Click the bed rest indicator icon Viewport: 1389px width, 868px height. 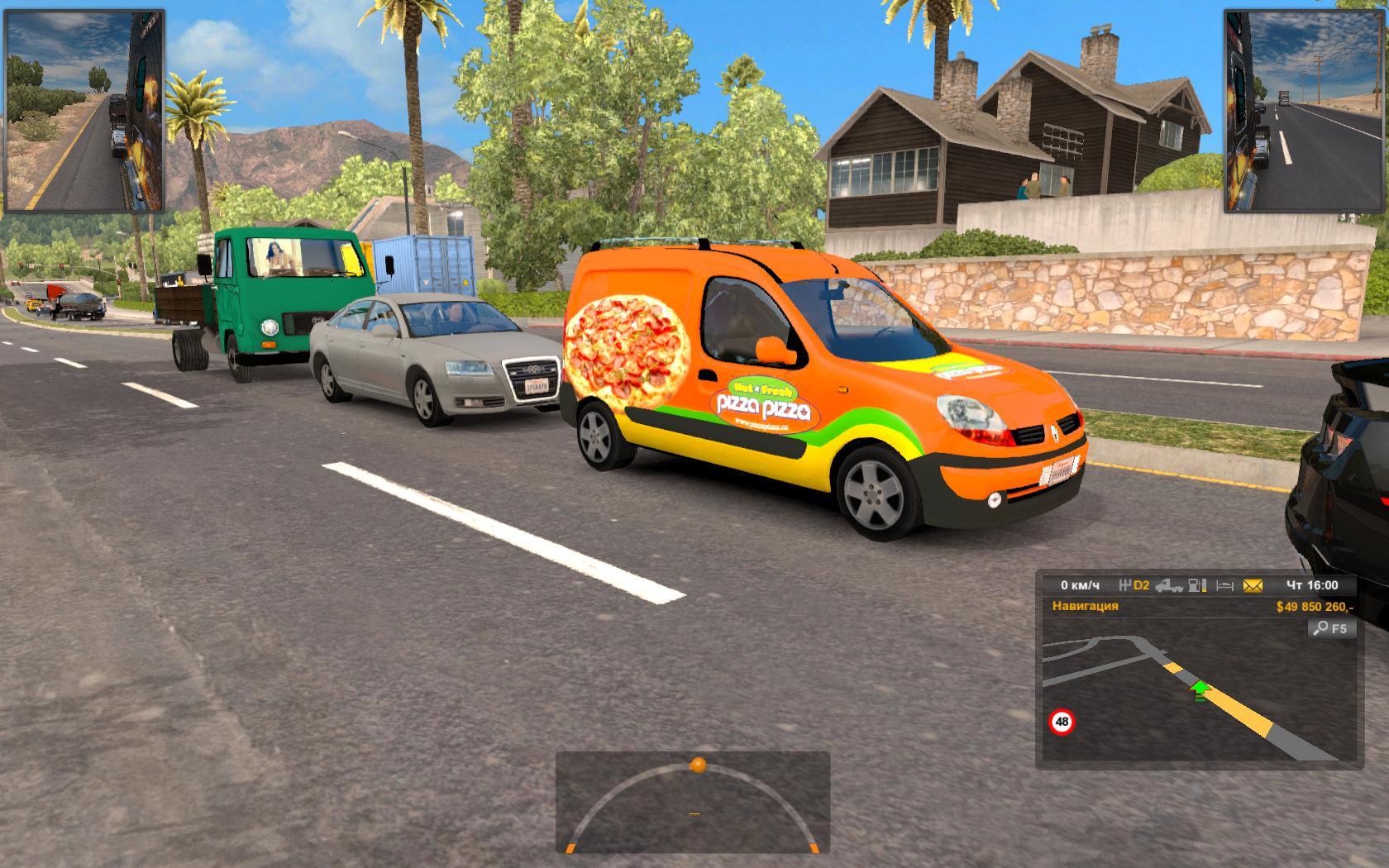click(x=1224, y=585)
